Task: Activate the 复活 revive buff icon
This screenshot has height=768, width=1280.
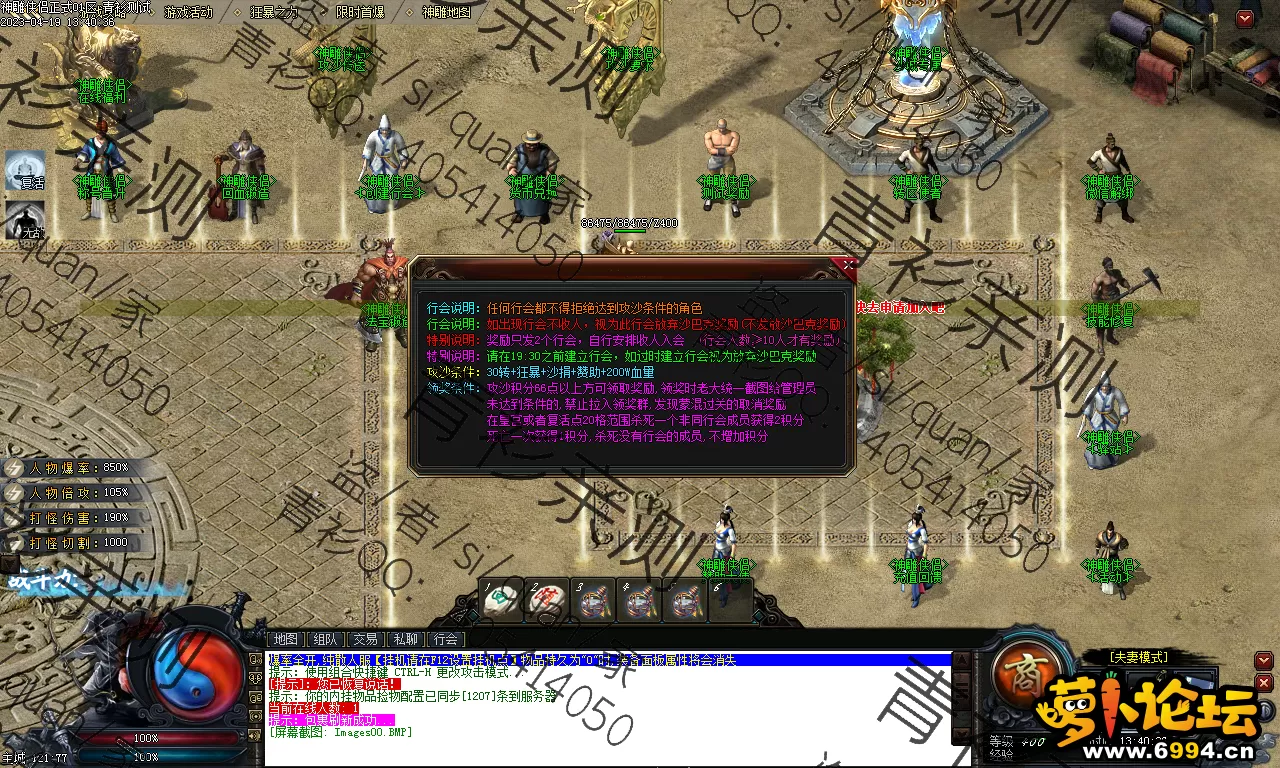Action: pos(26,170)
